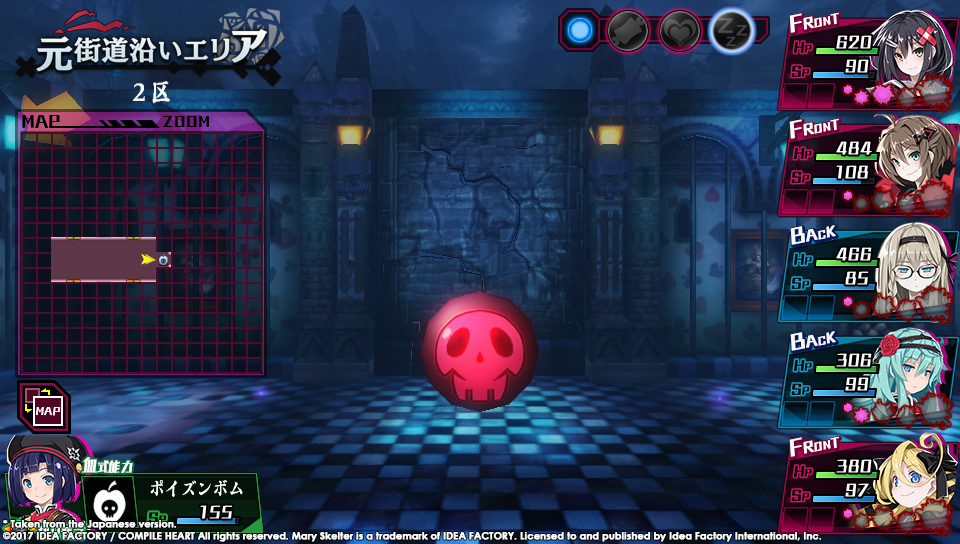Click the yellow arrow player marker on map
960x544 pixels.
[x=148, y=259]
